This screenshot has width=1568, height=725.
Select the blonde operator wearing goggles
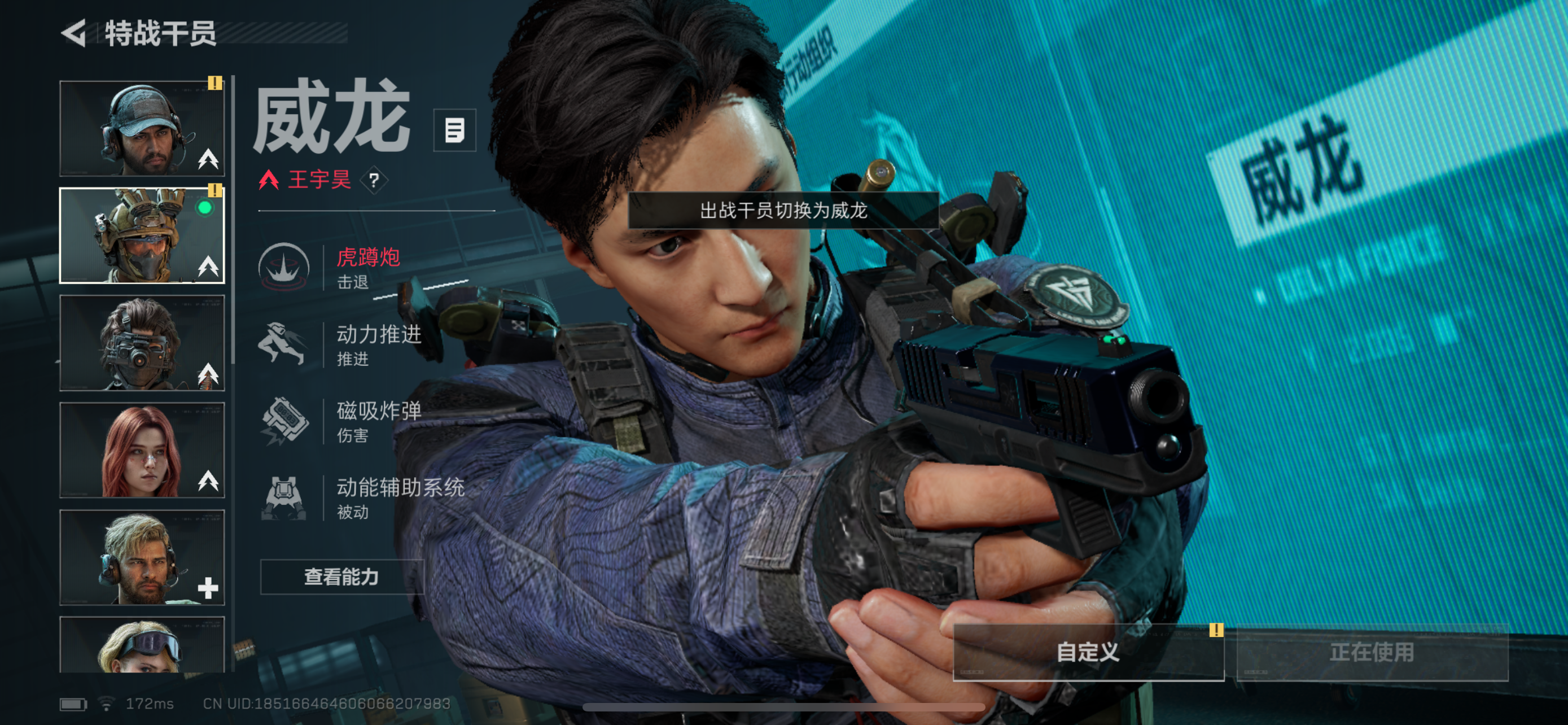click(x=142, y=645)
